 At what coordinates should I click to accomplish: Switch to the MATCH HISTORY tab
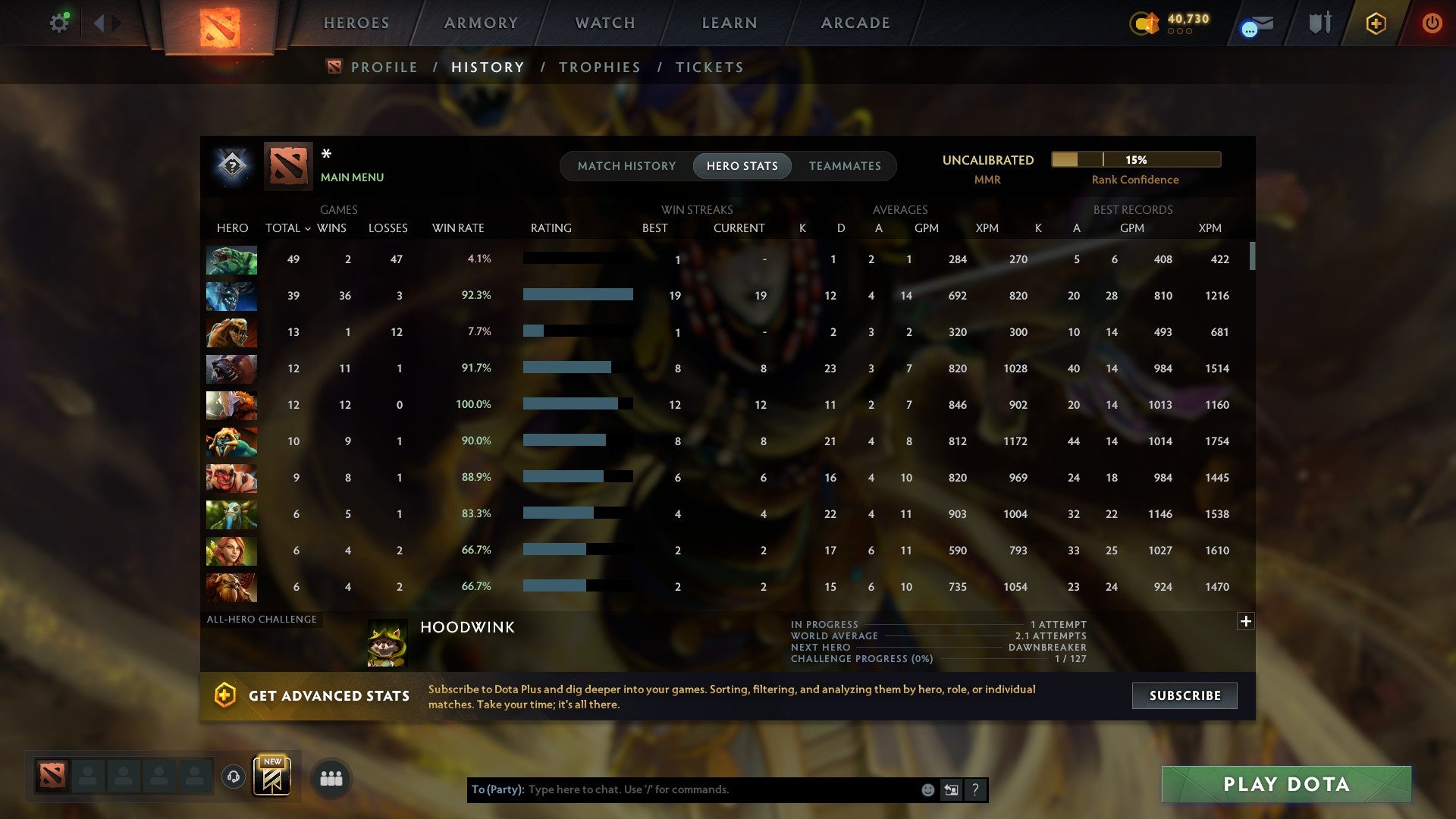(626, 165)
